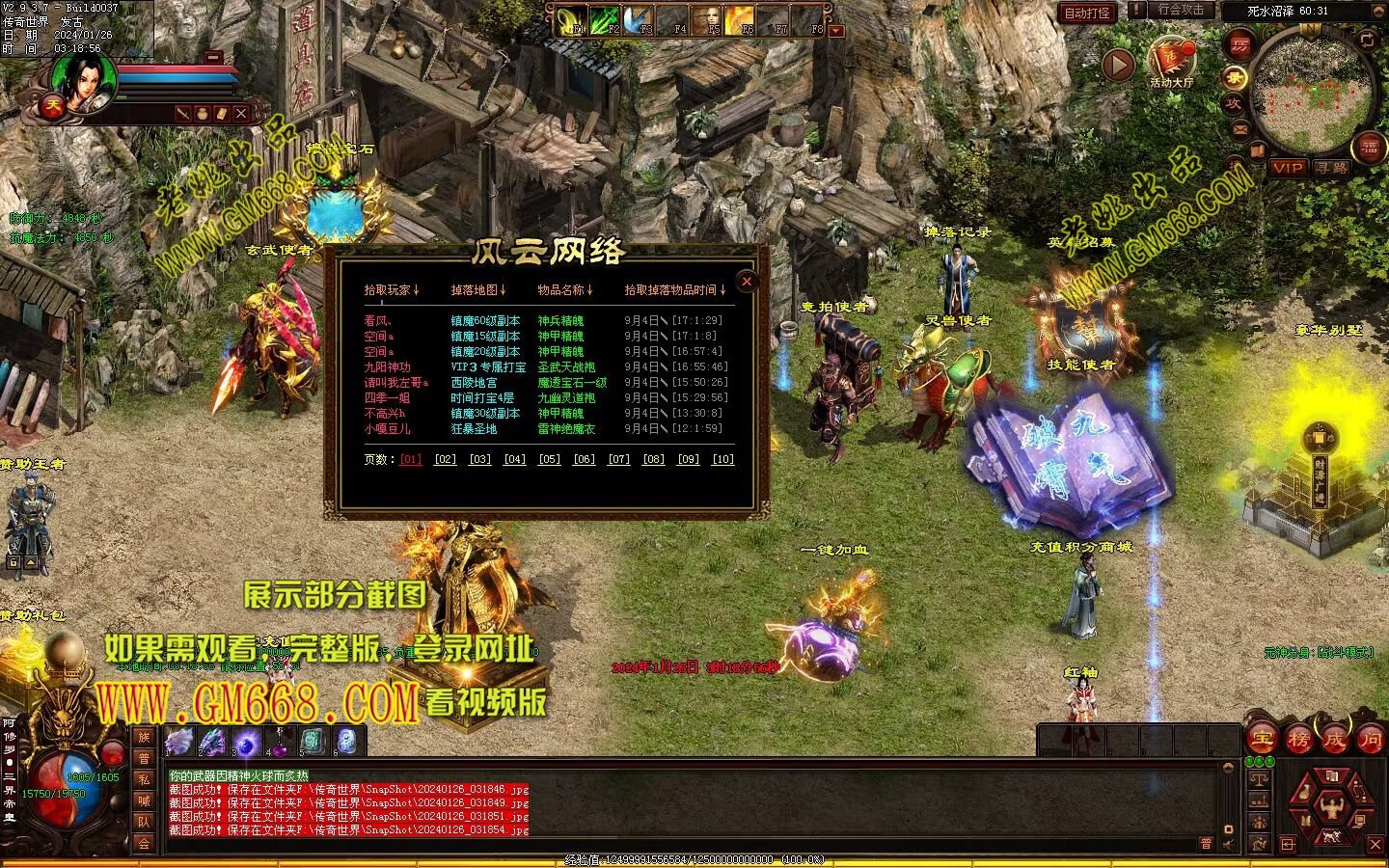Switch chat to 私 private channel
The height and width of the screenshot is (868, 1389).
[144, 779]
